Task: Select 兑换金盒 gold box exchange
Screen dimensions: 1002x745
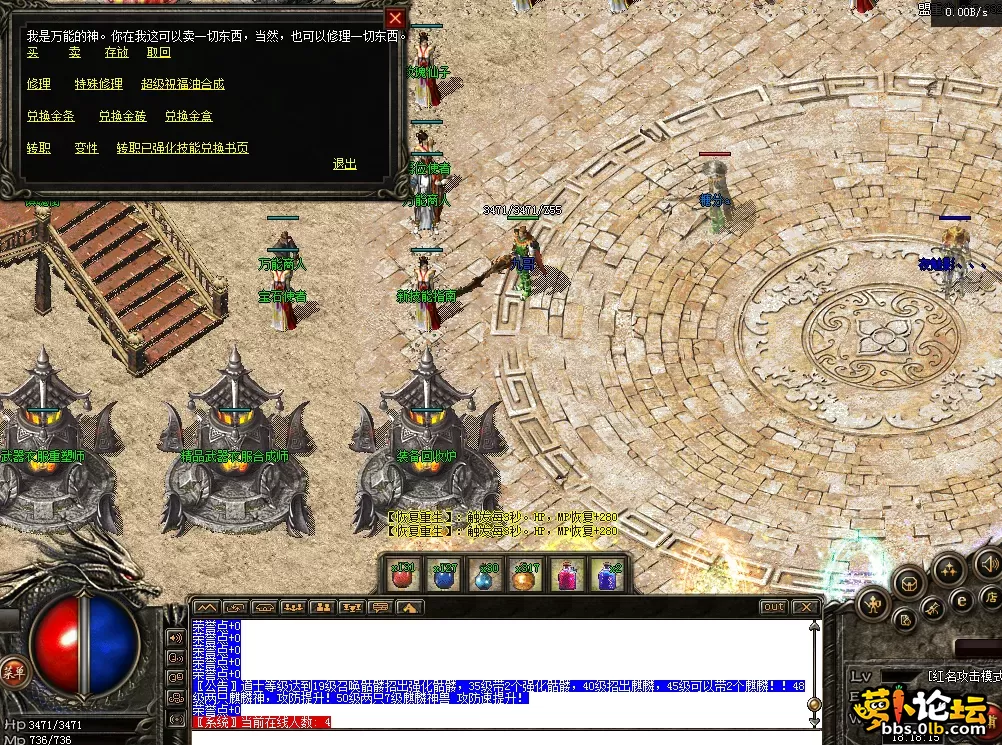Action: pyautogui.click(x=189, y=116)
